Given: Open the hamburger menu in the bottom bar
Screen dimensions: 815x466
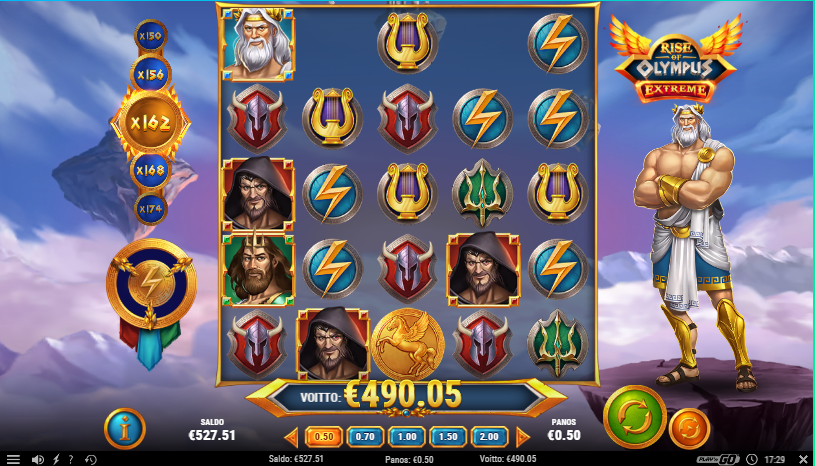Looking at the screenshot, I should click(x=13, y=459).
